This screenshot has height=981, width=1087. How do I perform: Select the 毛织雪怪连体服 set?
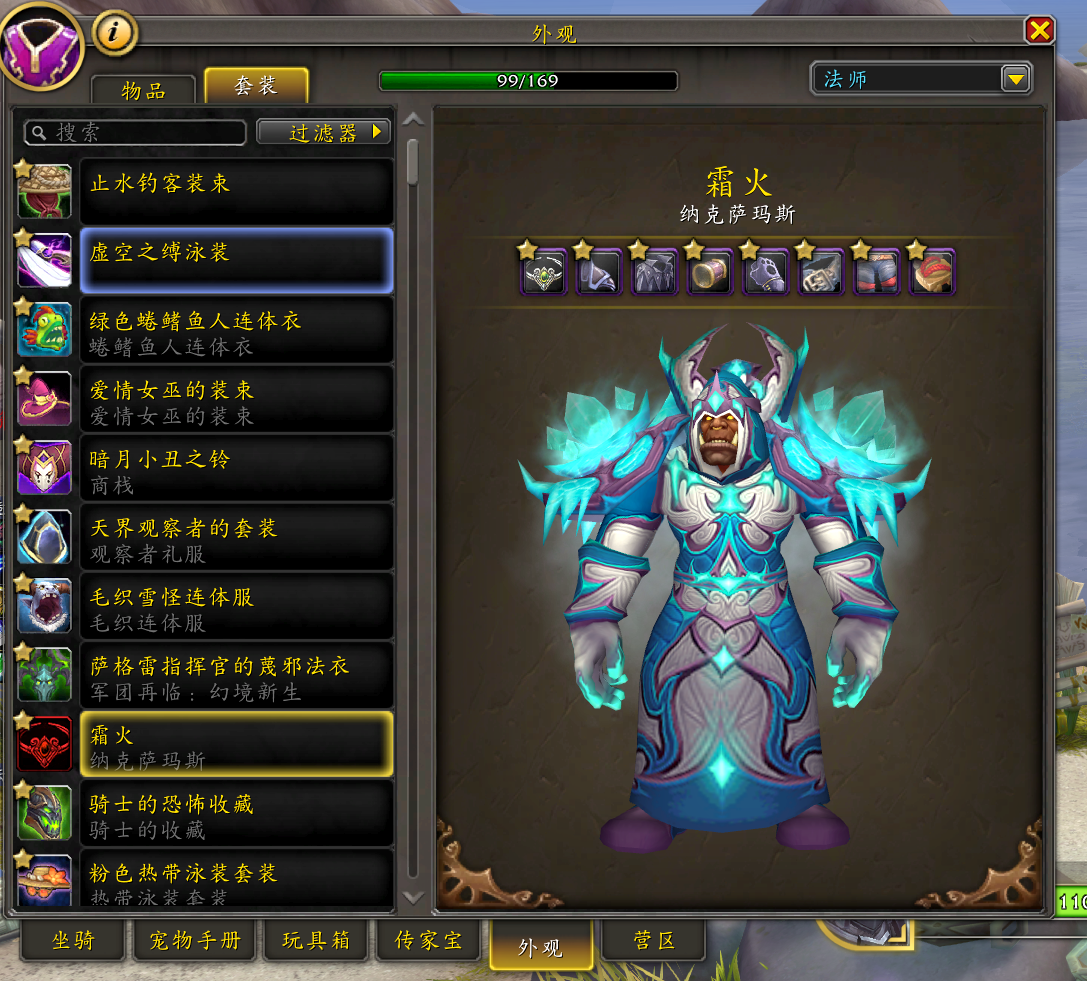click(235, 605)
